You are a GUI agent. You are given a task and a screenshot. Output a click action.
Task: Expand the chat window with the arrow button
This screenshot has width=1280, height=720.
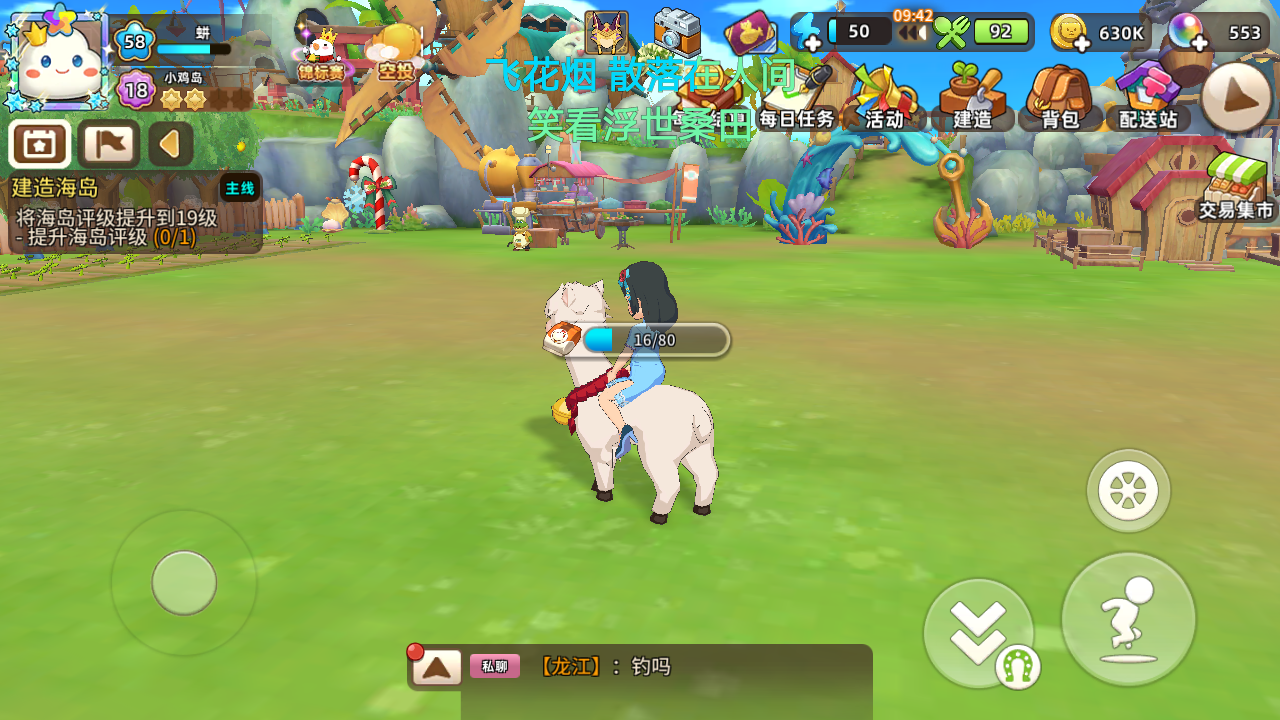pyautogui.click(x=437, y=665)
